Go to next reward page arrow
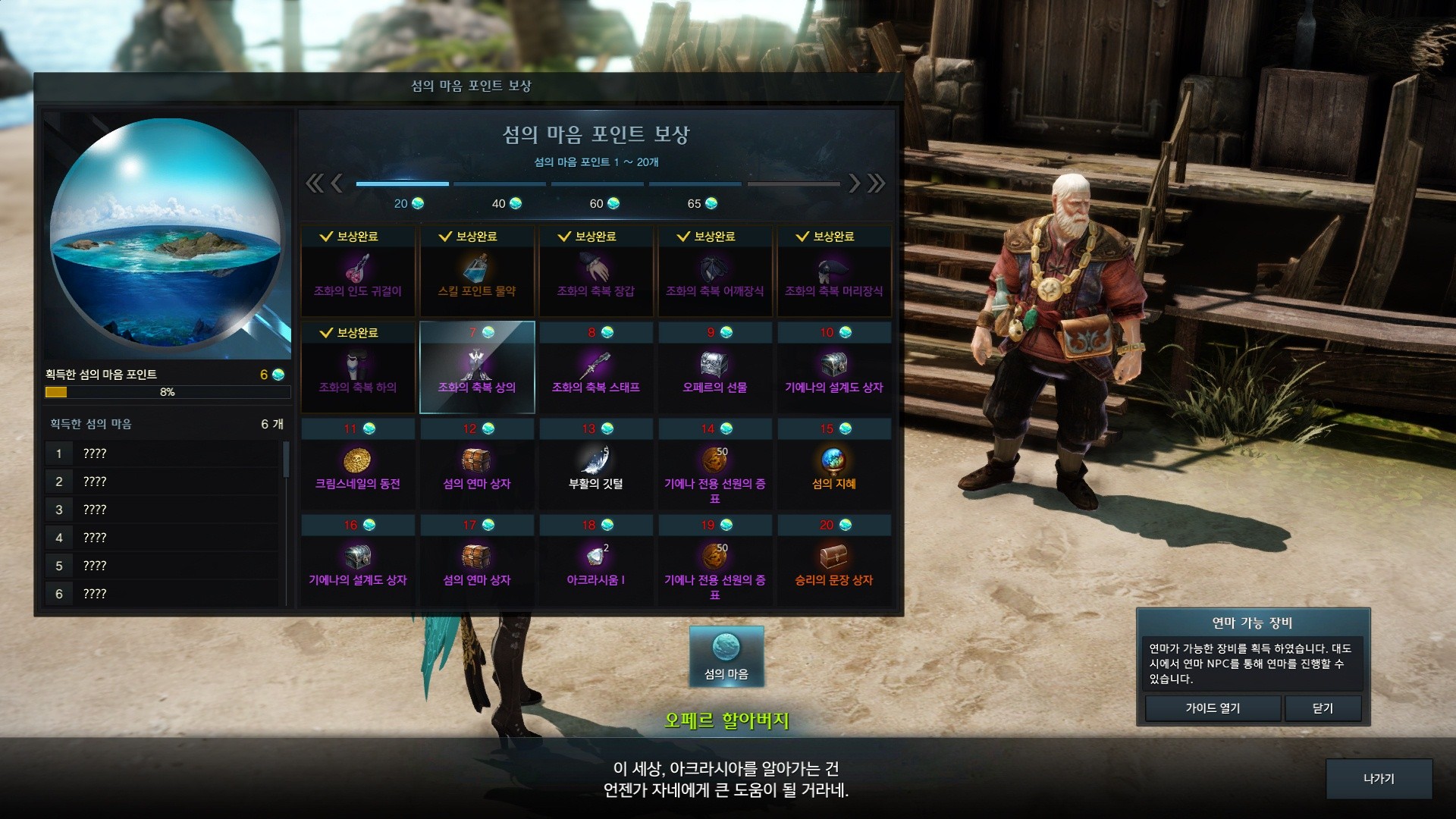Viewport: 1456px width, 819px height. 855,183
